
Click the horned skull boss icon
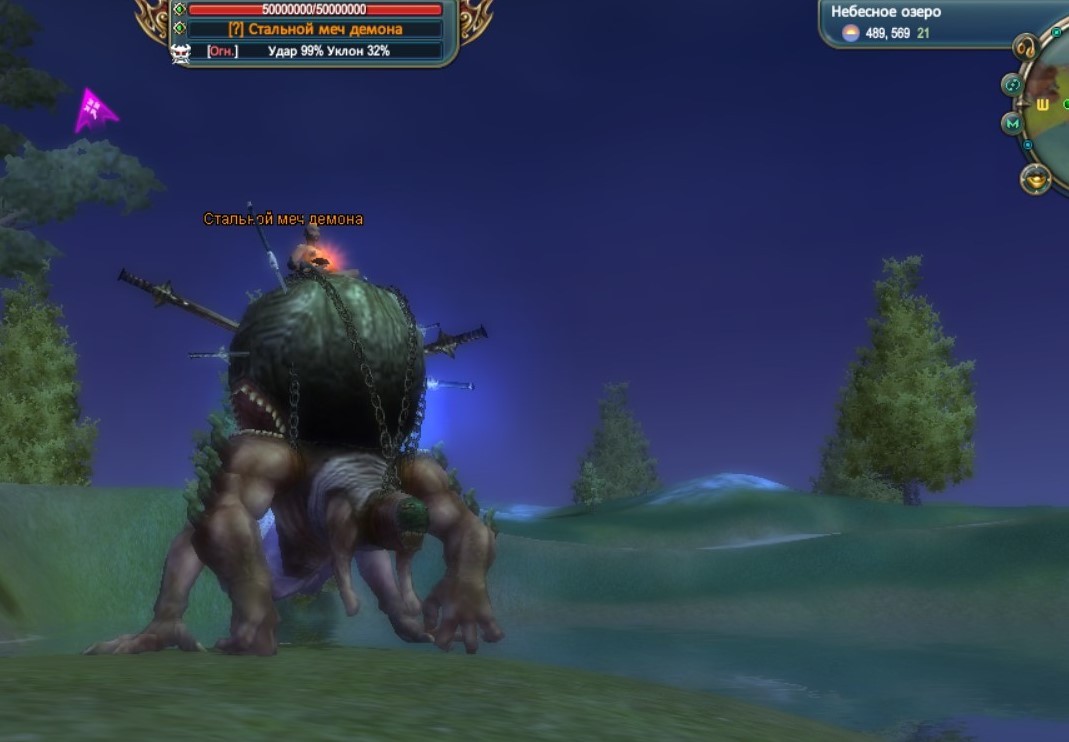click(181, 53)
